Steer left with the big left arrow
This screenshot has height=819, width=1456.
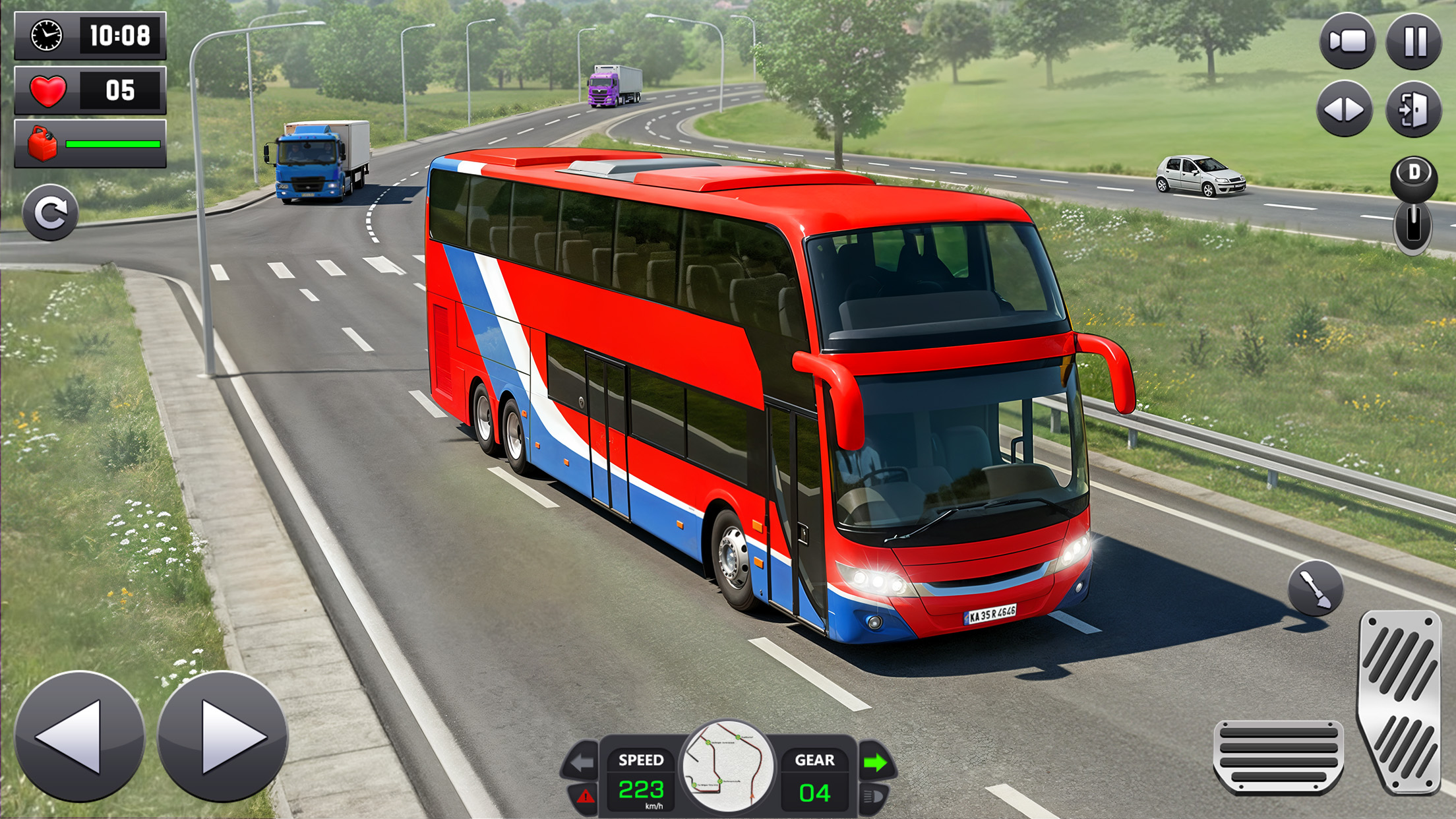(x=79, y=736)
